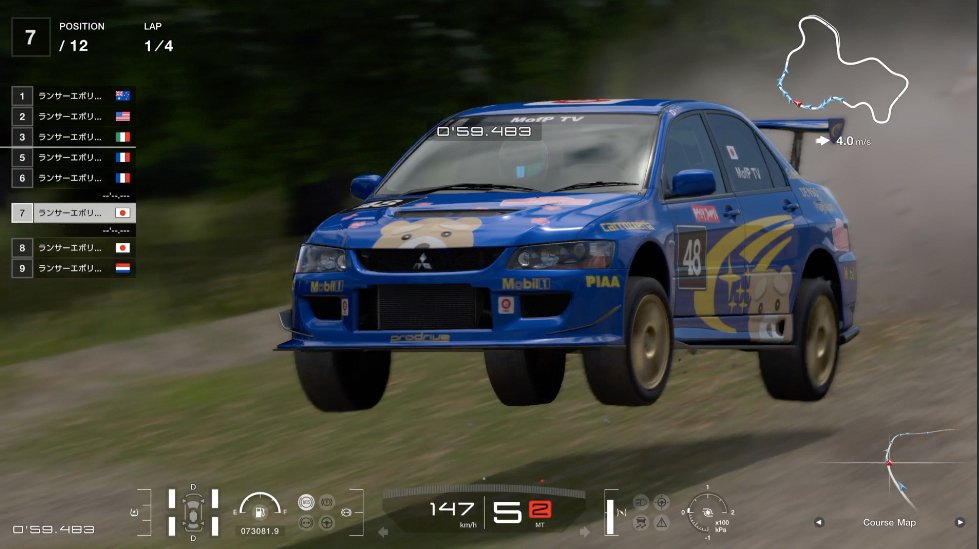Click the headlight indicator icon
This screenshot has height=549, width=979.
[x=640, y=501]
